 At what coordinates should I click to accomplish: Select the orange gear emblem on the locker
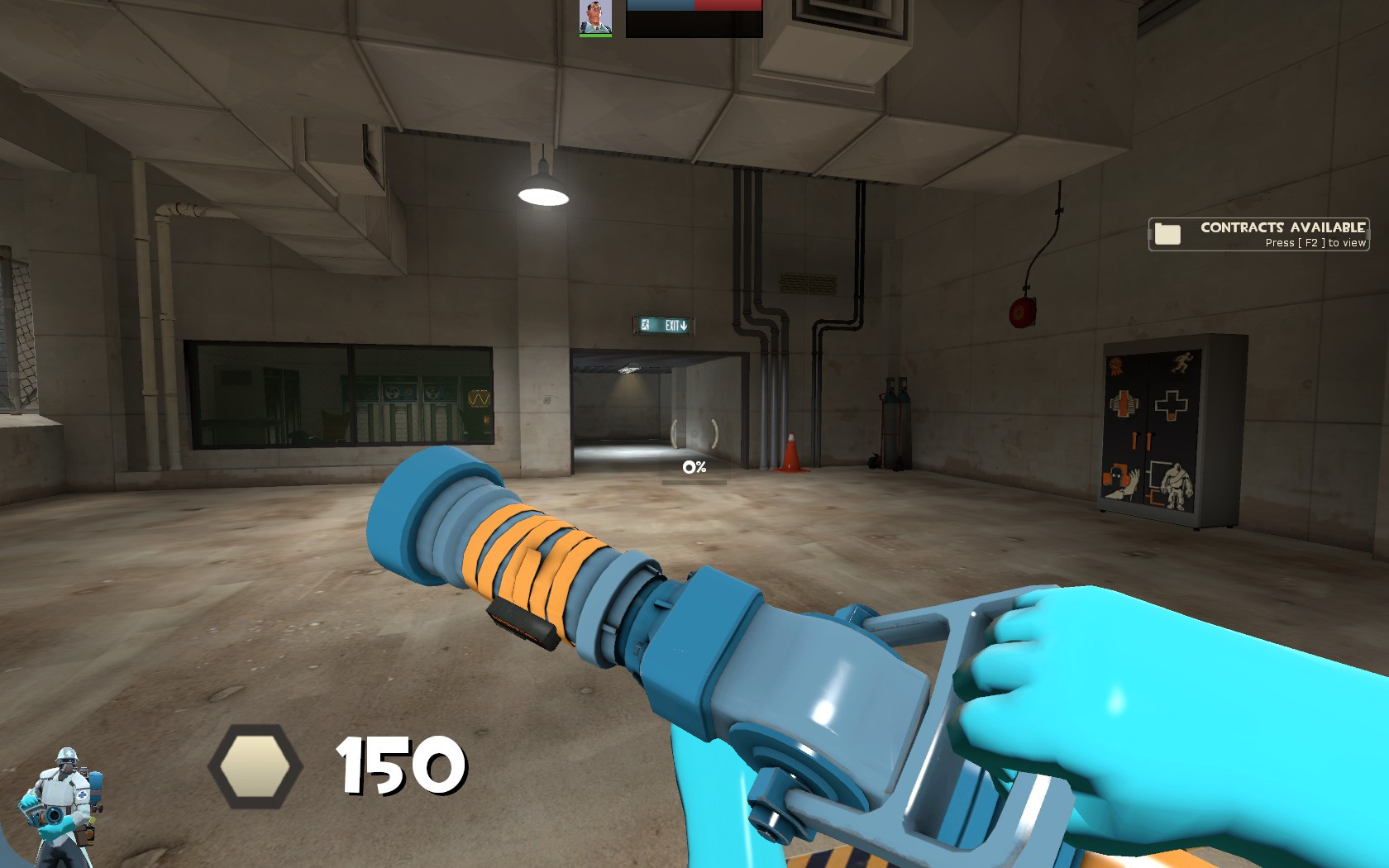tap(1115, 365)
